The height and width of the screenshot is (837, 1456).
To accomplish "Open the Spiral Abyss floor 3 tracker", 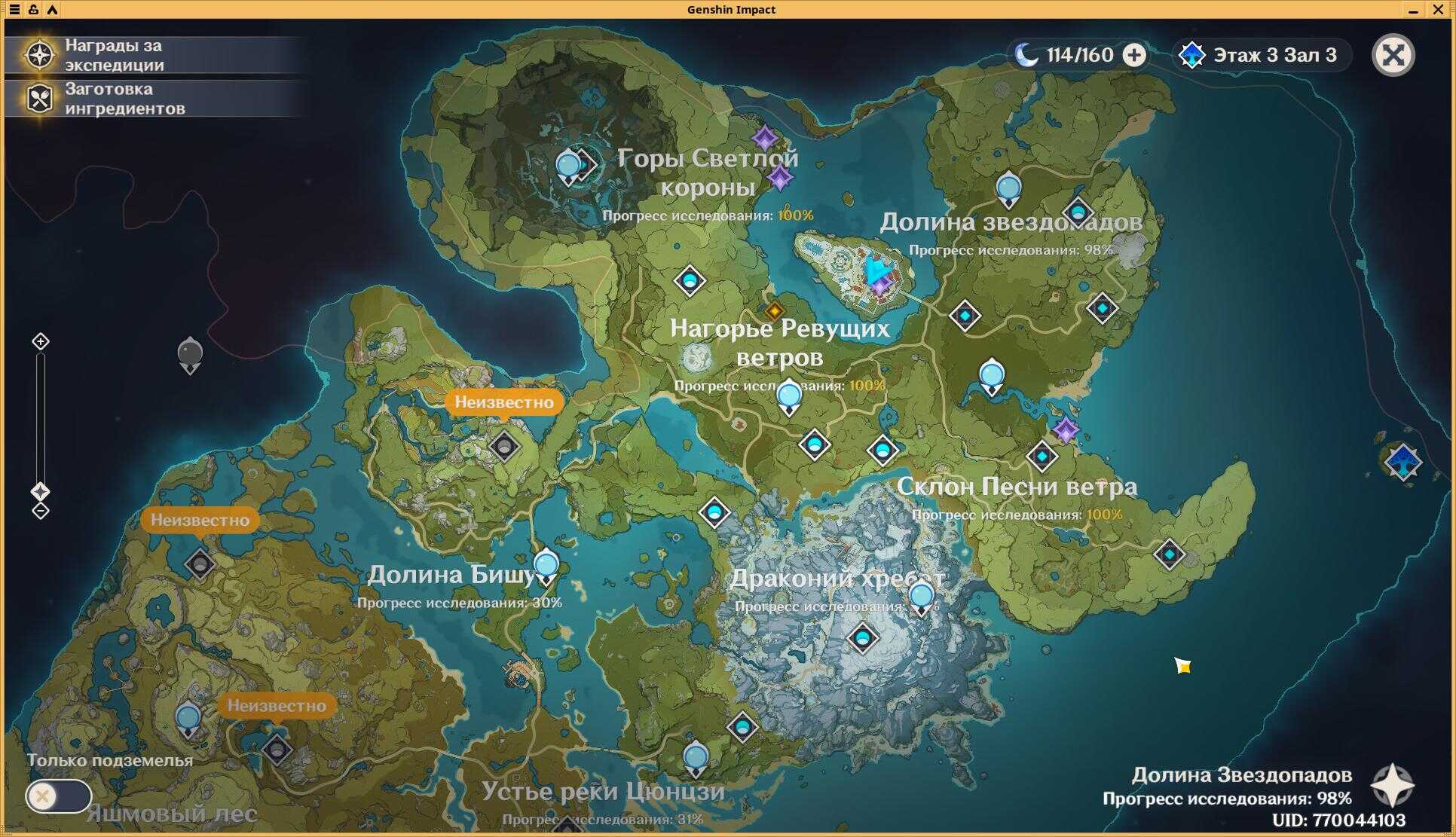I will click(1261, 55).
